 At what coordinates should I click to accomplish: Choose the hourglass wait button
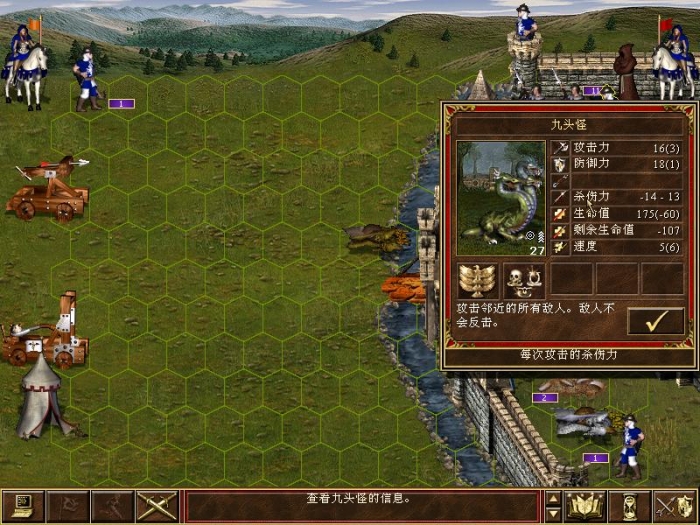pyautogui.click(x=630, y=506)
